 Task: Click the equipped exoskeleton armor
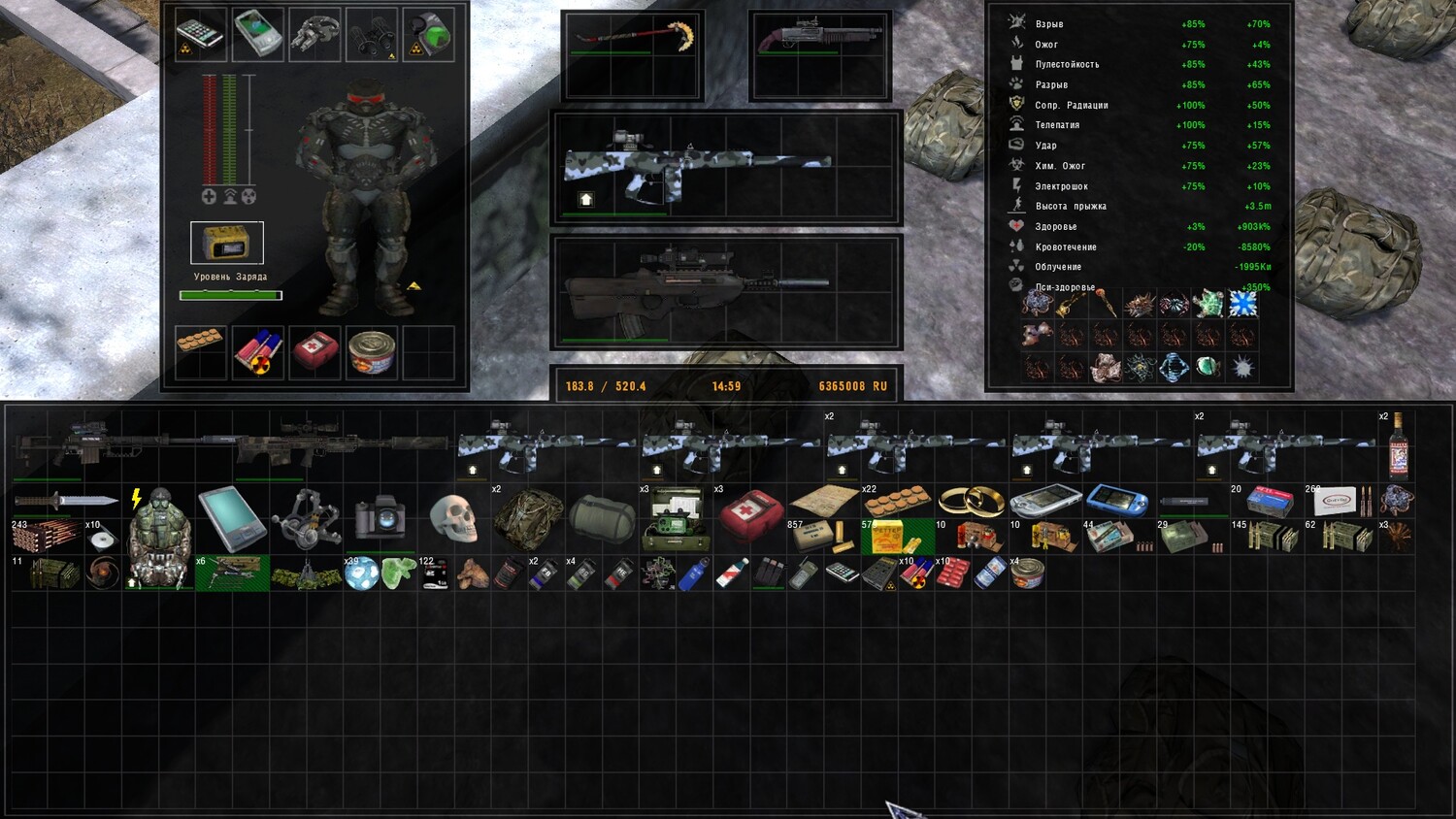pyautogui.click(x=366, y=199)
